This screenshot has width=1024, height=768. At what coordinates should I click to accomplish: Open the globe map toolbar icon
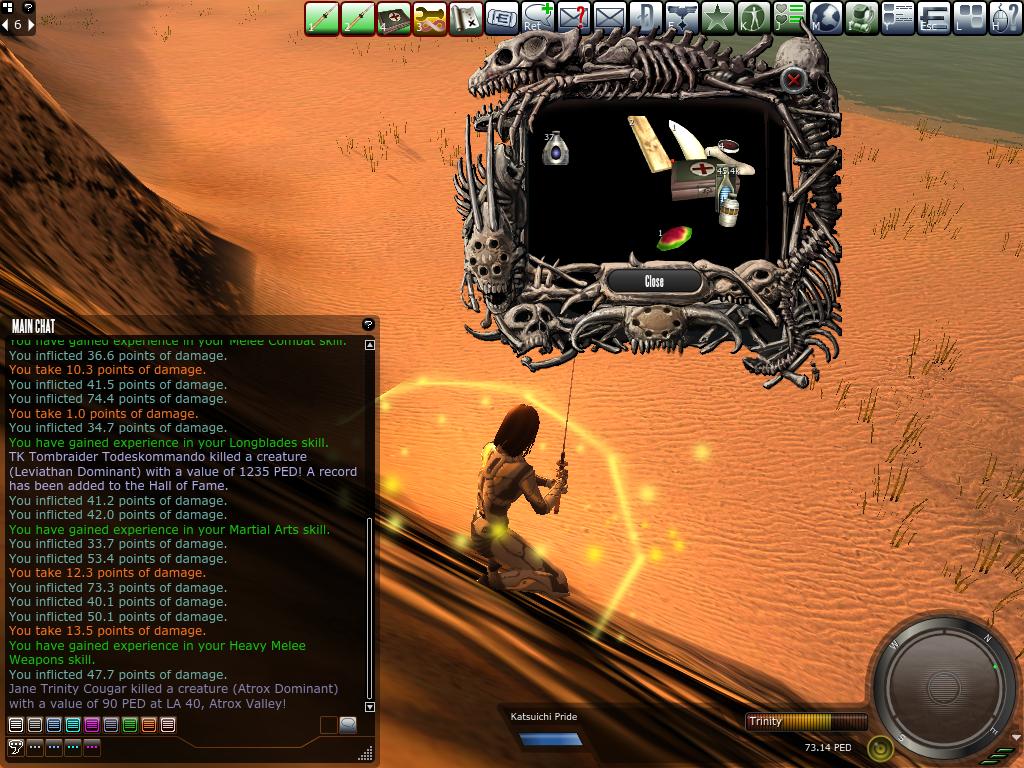click(x=826, y=18)
